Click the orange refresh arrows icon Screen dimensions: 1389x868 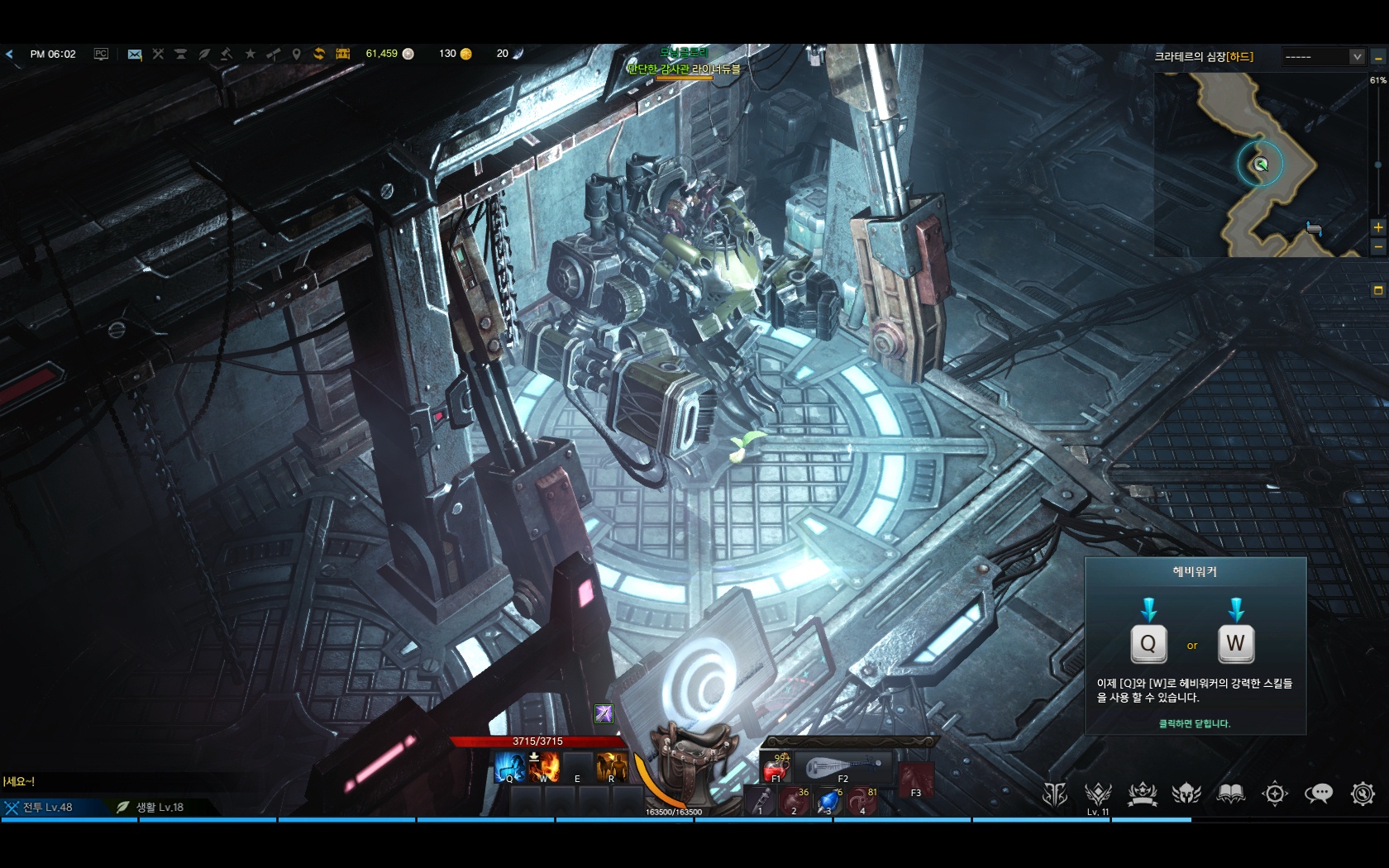[319, 54]
